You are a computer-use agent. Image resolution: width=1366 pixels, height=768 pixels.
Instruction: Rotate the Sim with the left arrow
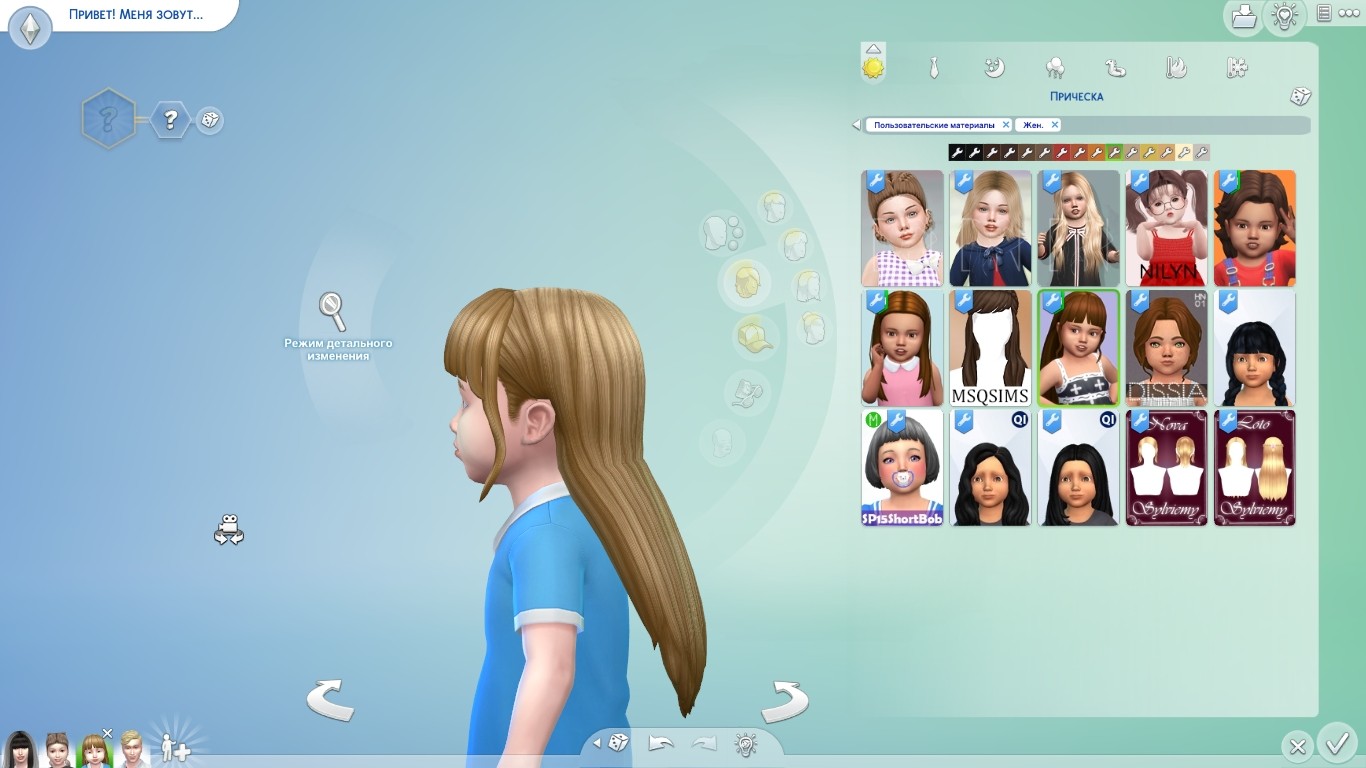330,700
